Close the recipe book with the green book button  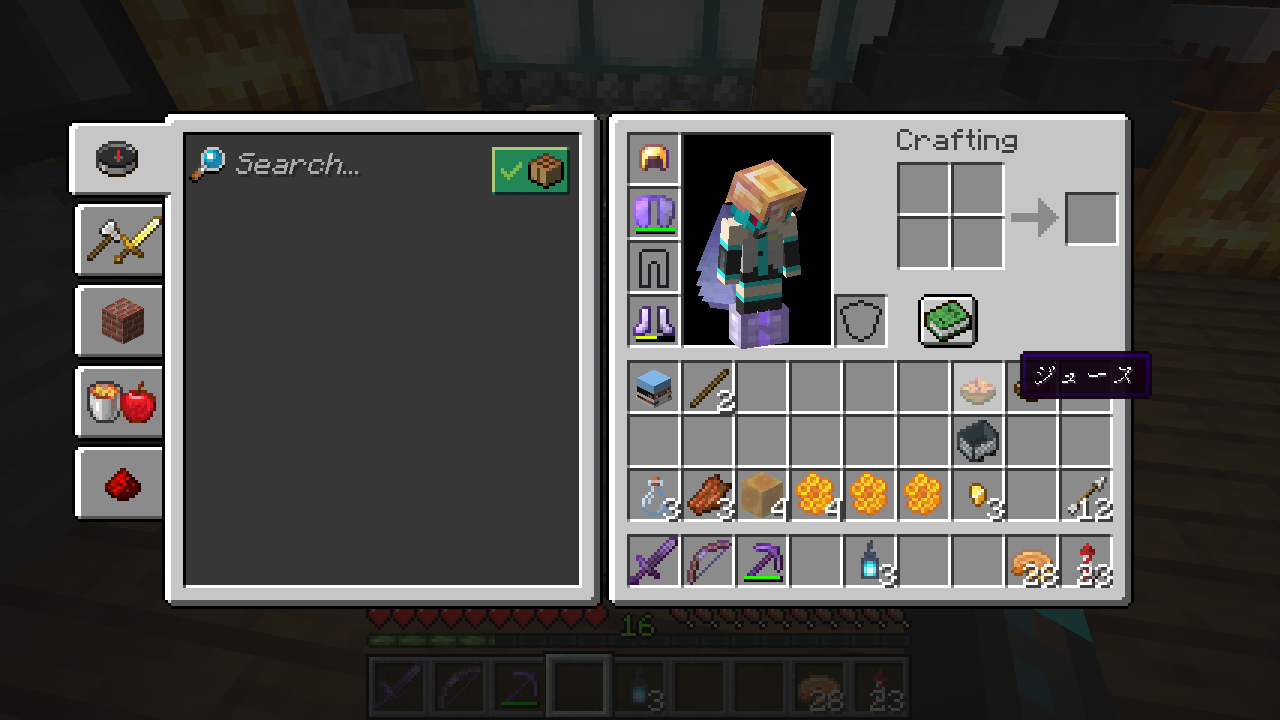(x=947, y=320)
